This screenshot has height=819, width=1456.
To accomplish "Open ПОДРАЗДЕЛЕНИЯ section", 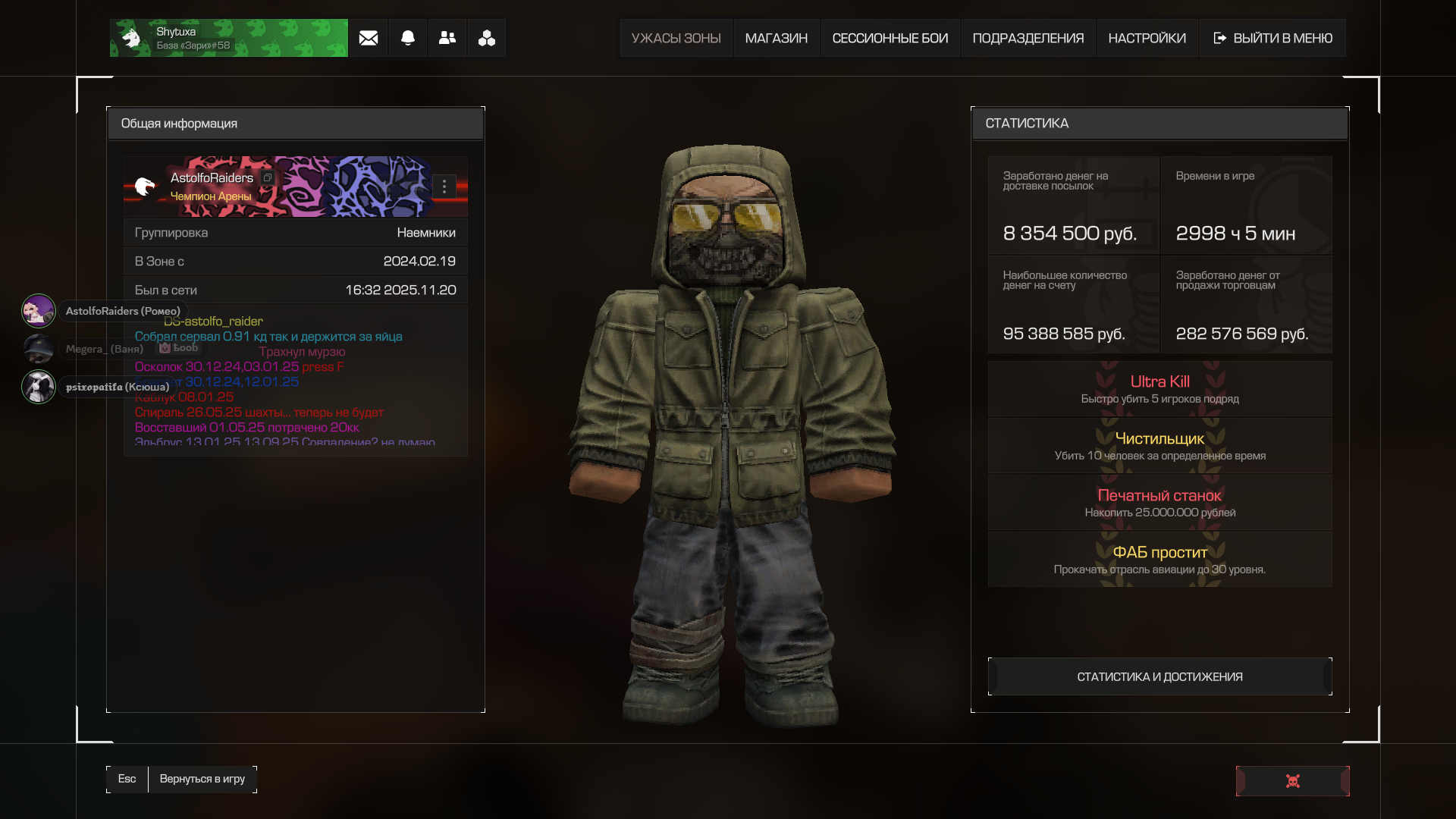I will tap(1028, 38).
